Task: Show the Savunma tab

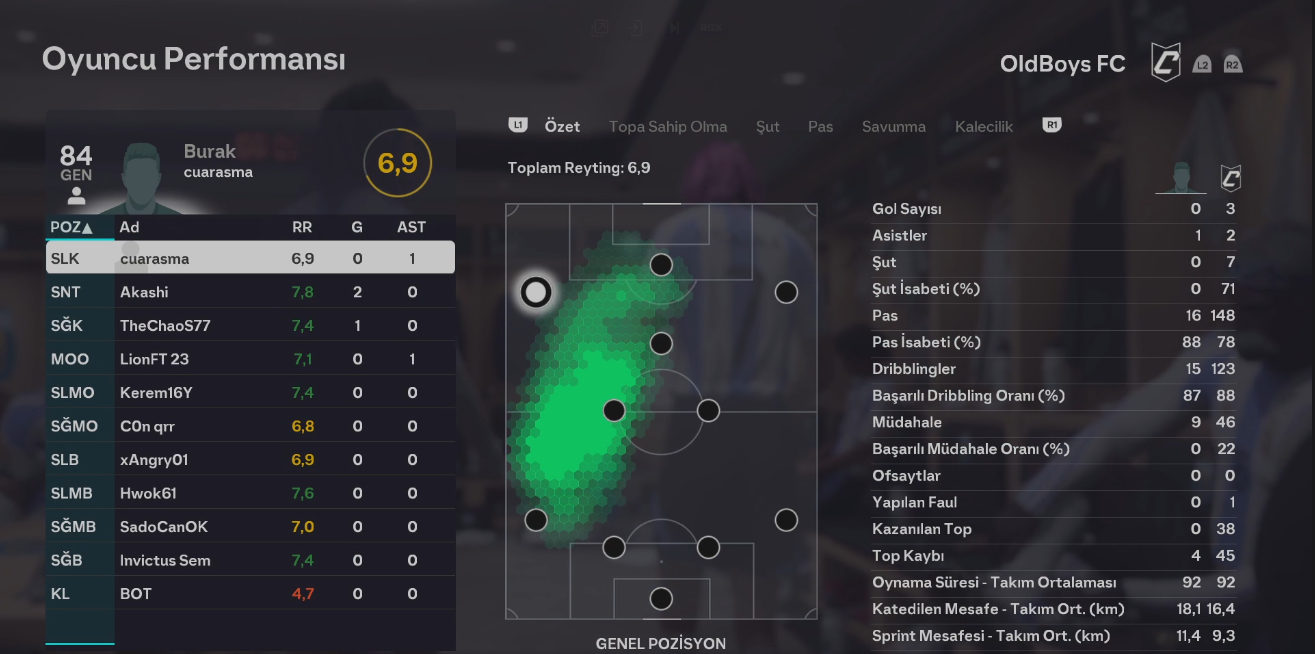Action: point(893,127)
